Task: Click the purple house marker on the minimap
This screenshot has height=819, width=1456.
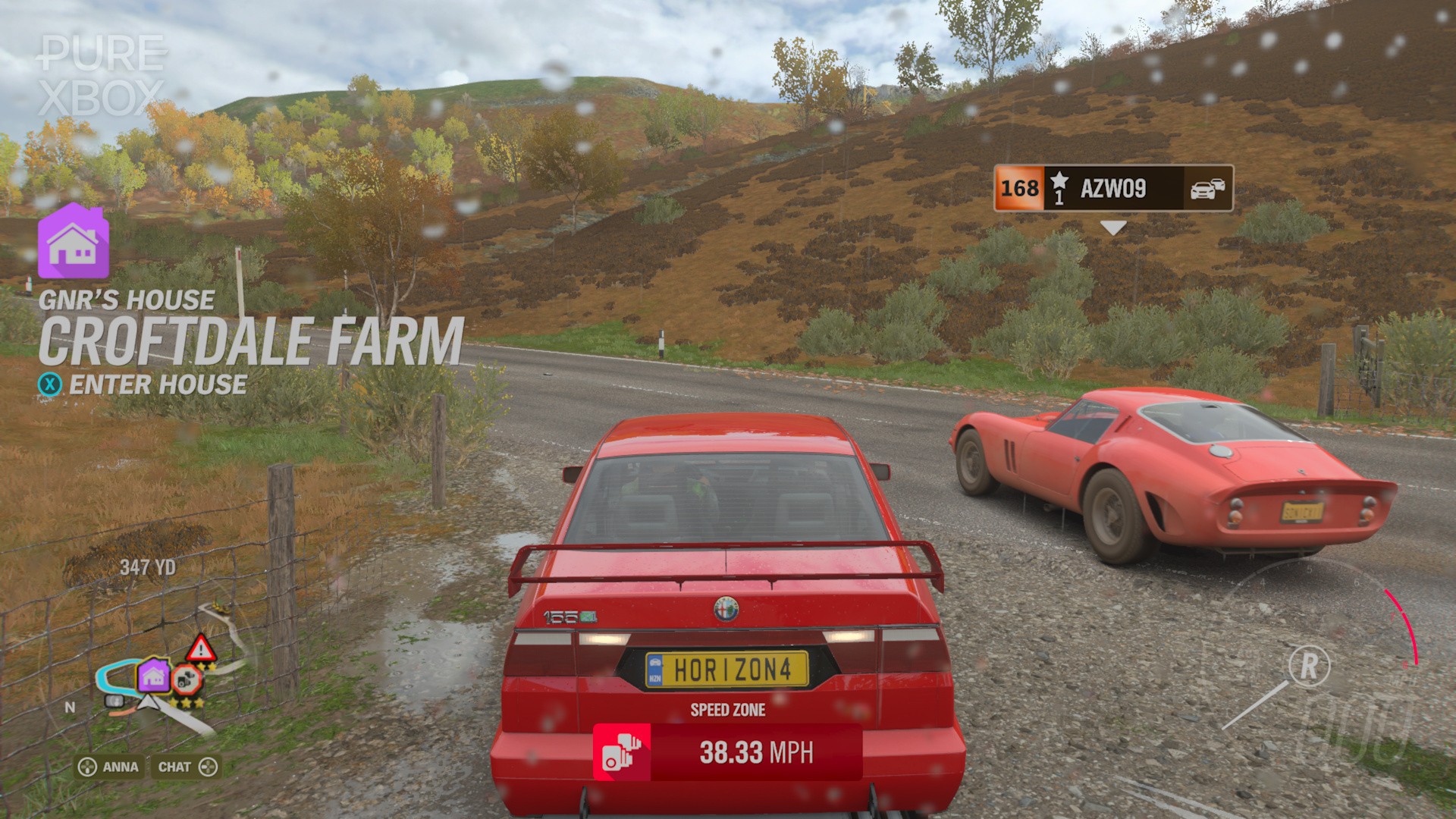Action: pyautogui.click(x=154, y=674)
